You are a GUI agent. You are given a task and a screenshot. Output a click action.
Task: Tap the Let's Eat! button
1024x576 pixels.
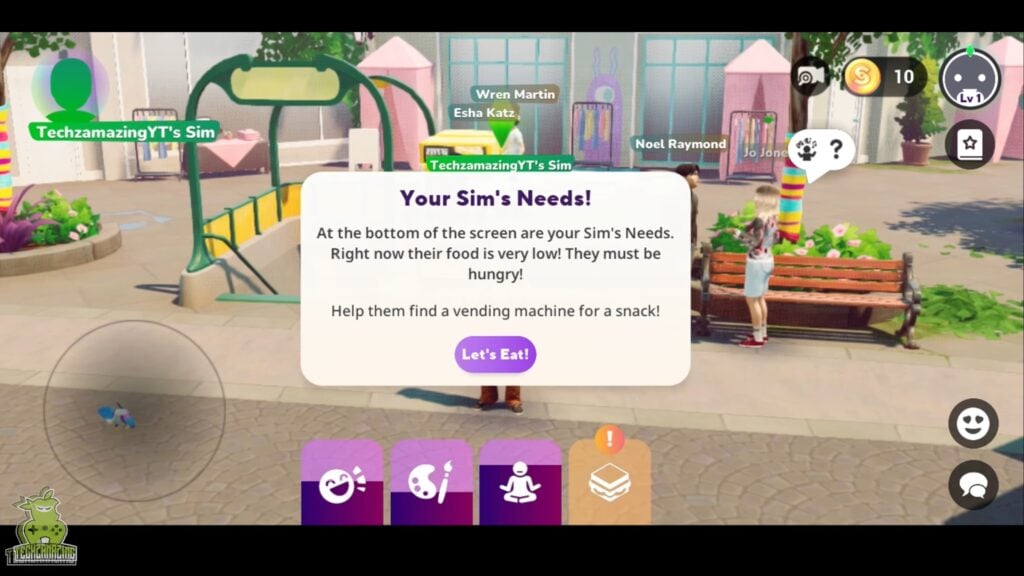(x=495, y=354)
